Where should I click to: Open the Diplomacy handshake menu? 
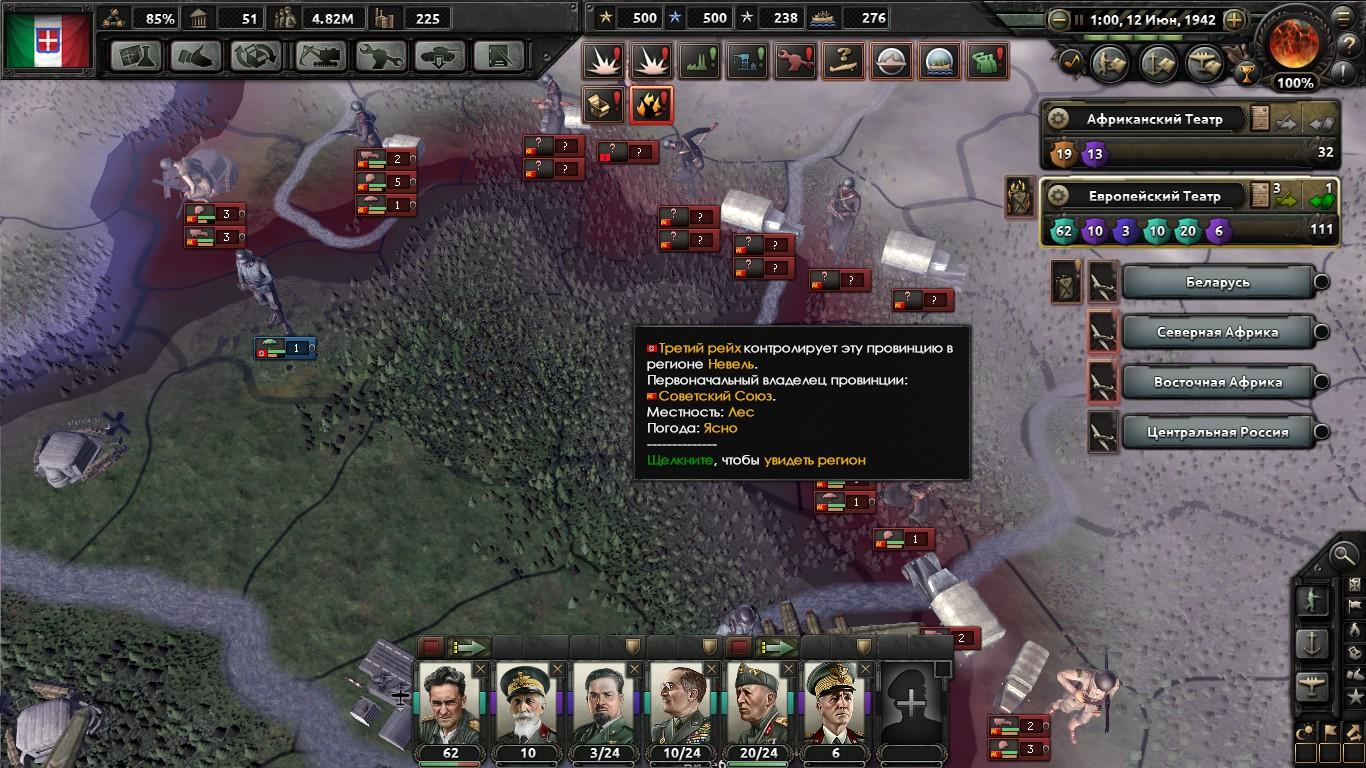pyautogui.click(x=196, y=56)
